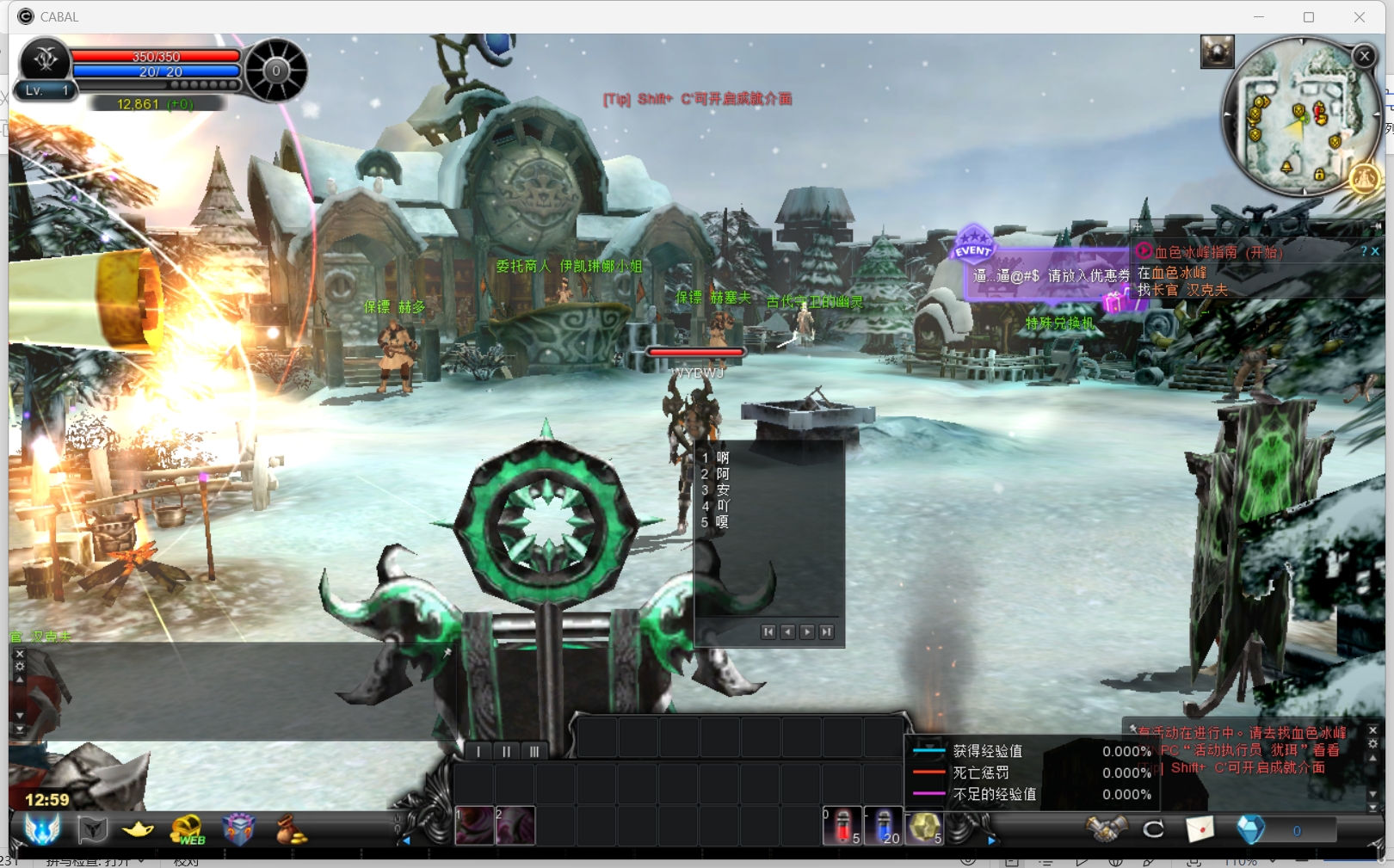Close the minimap with its X button
This screenshot has width=1394, height=868.
click(x=1364, y=57)
